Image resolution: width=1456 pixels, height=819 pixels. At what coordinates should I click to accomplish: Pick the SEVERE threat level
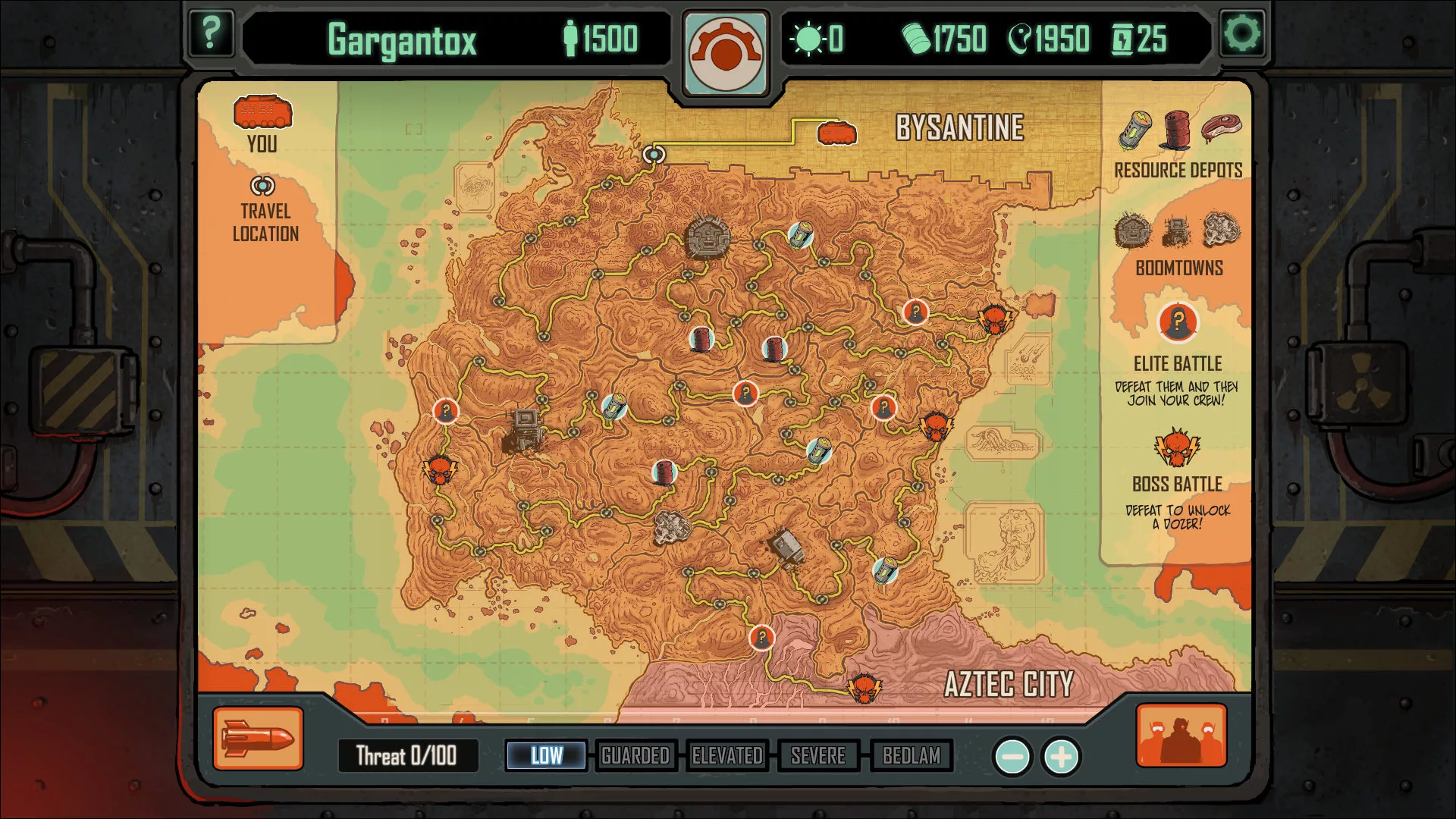818,755
